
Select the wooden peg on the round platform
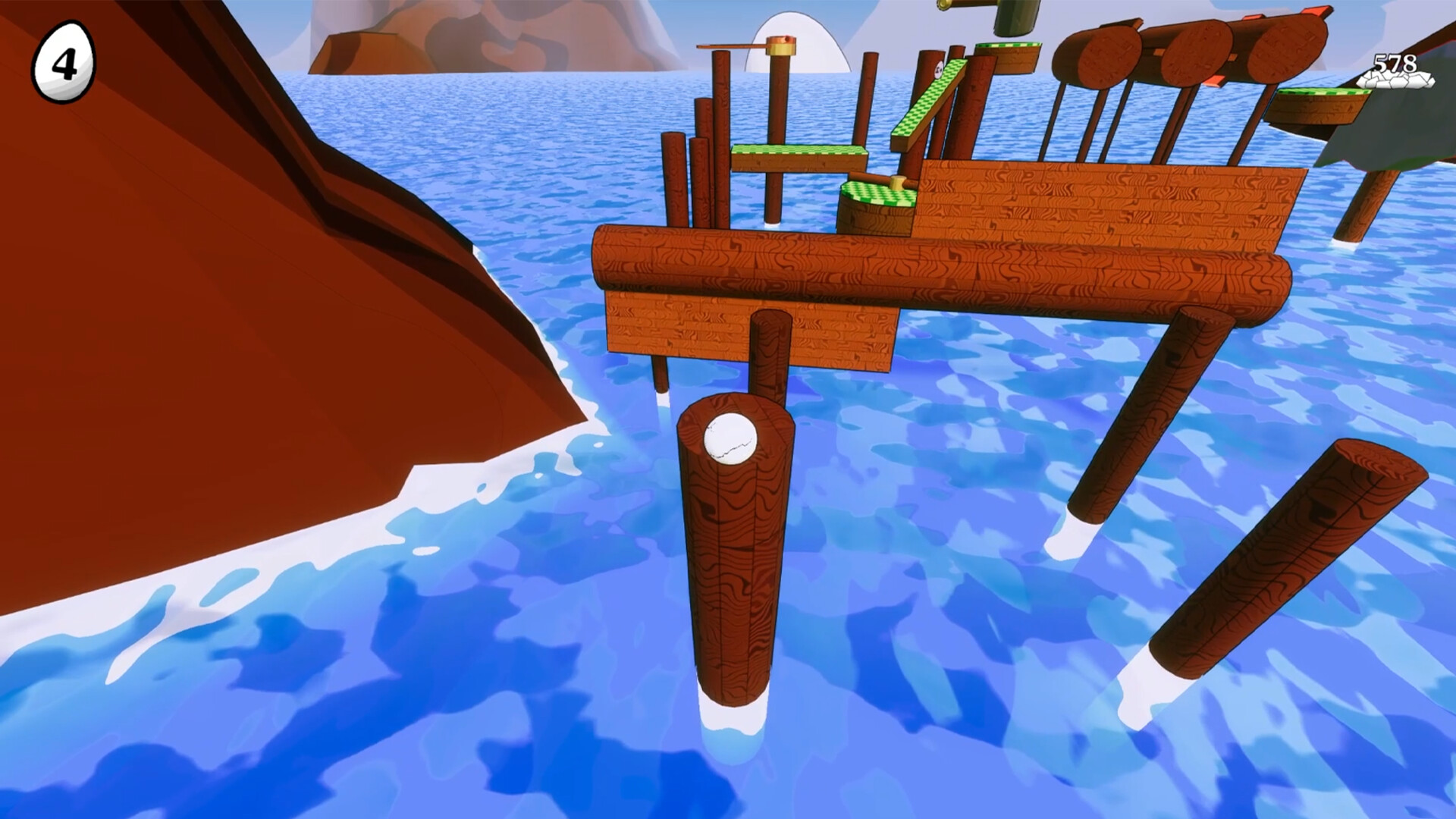click(896, 182)
